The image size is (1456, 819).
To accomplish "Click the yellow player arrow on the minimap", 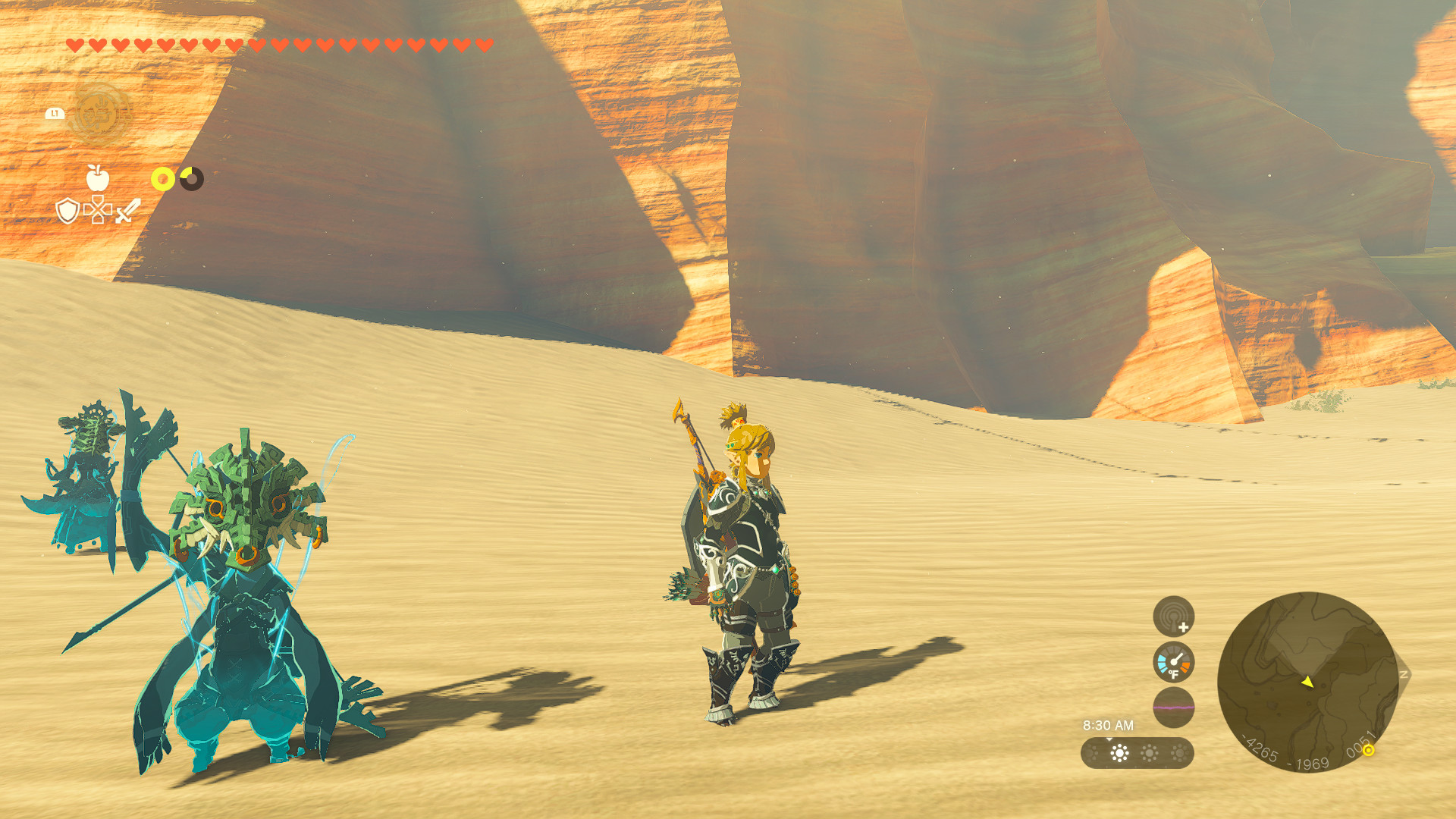I will click(x=1307, y=682).
